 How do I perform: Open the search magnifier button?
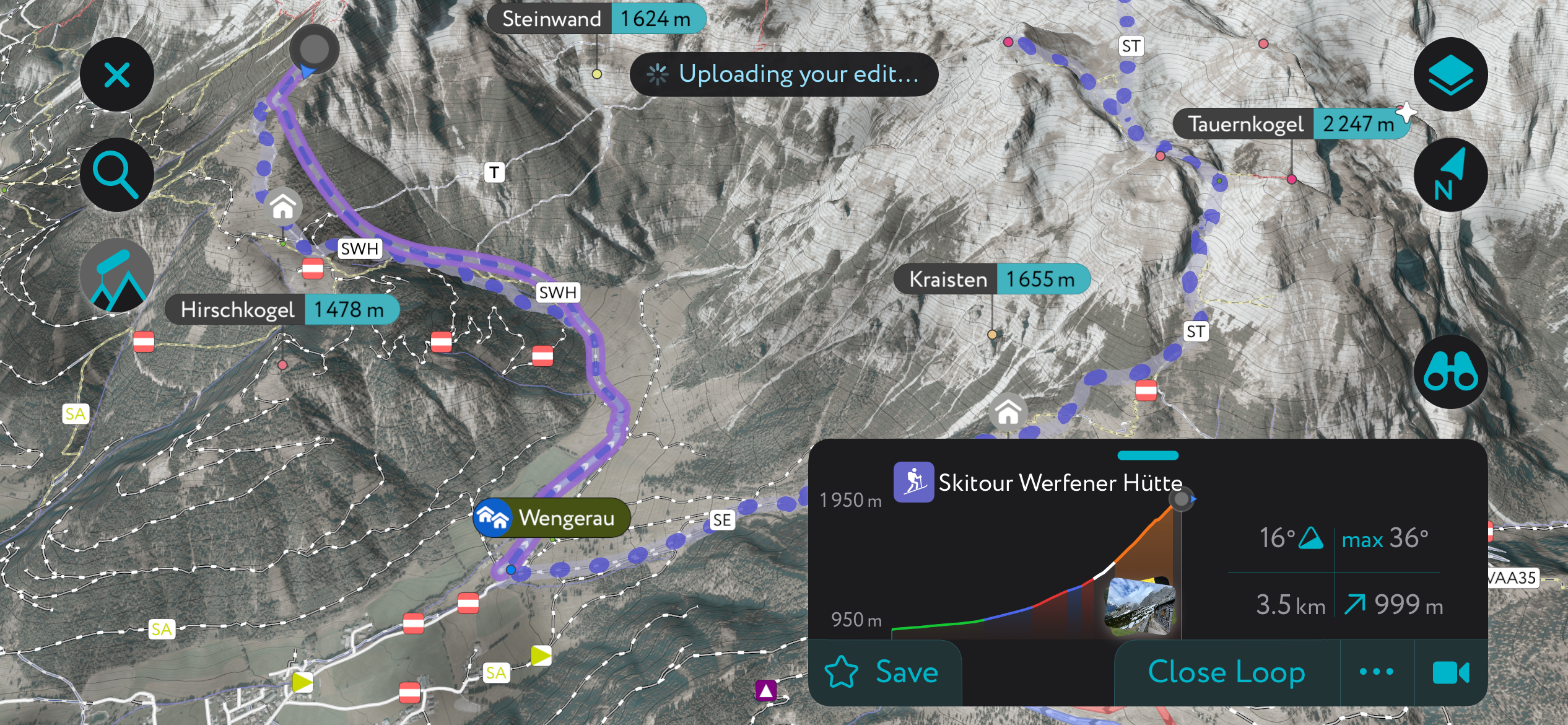[116, 175]
